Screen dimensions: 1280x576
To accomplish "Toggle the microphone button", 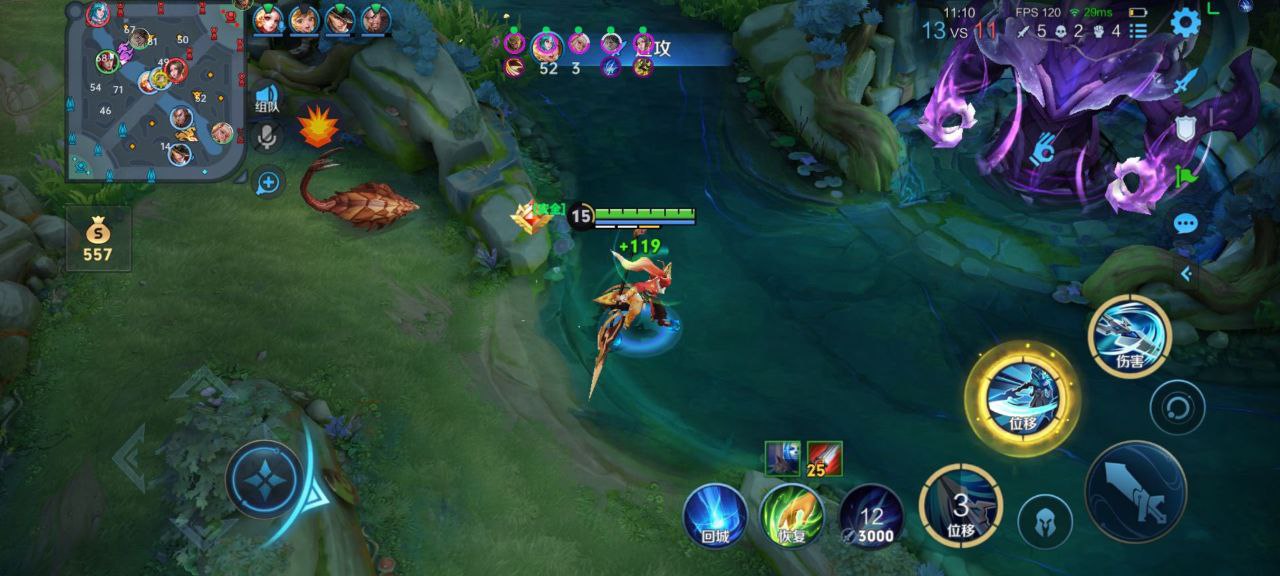I will coord(267,136).
